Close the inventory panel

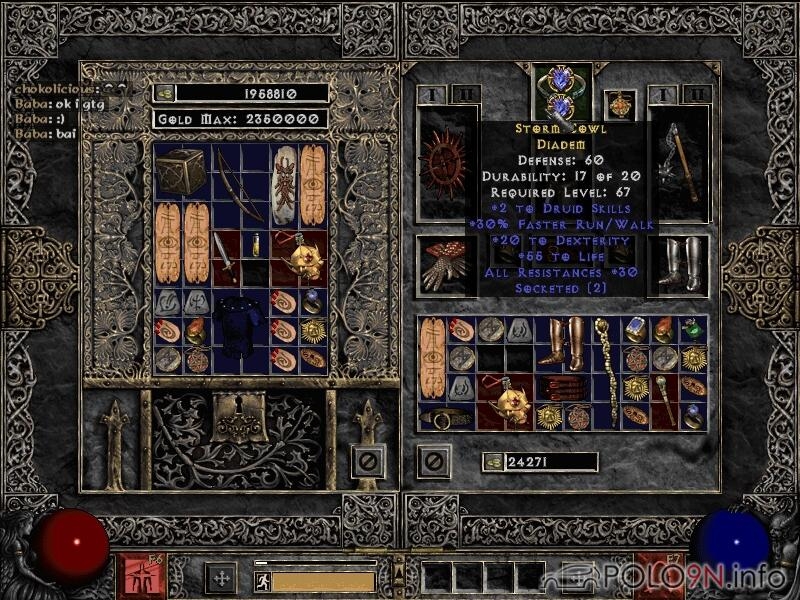point(434,462)
